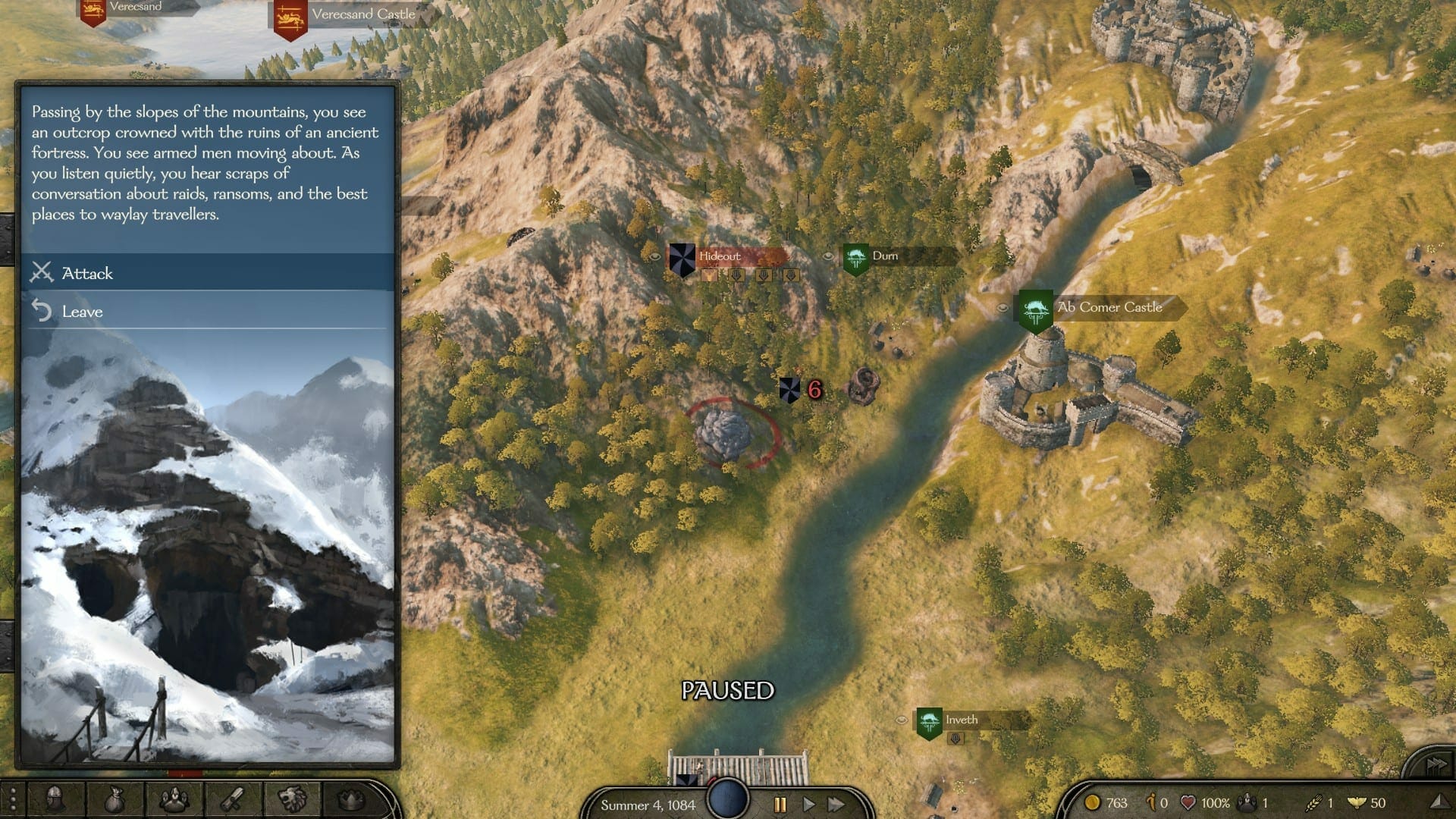Choose Attack on the hideout
This screenshot has width=1456, height=819.
87,273
